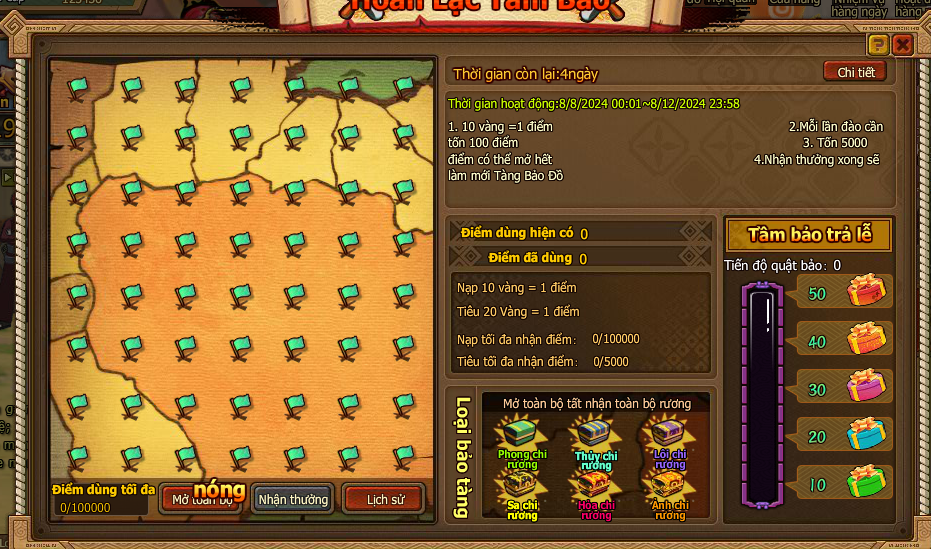Select the 30-point pink gift box
The height and width of the screenshot is (549, 931).
[x=866, y=386]
